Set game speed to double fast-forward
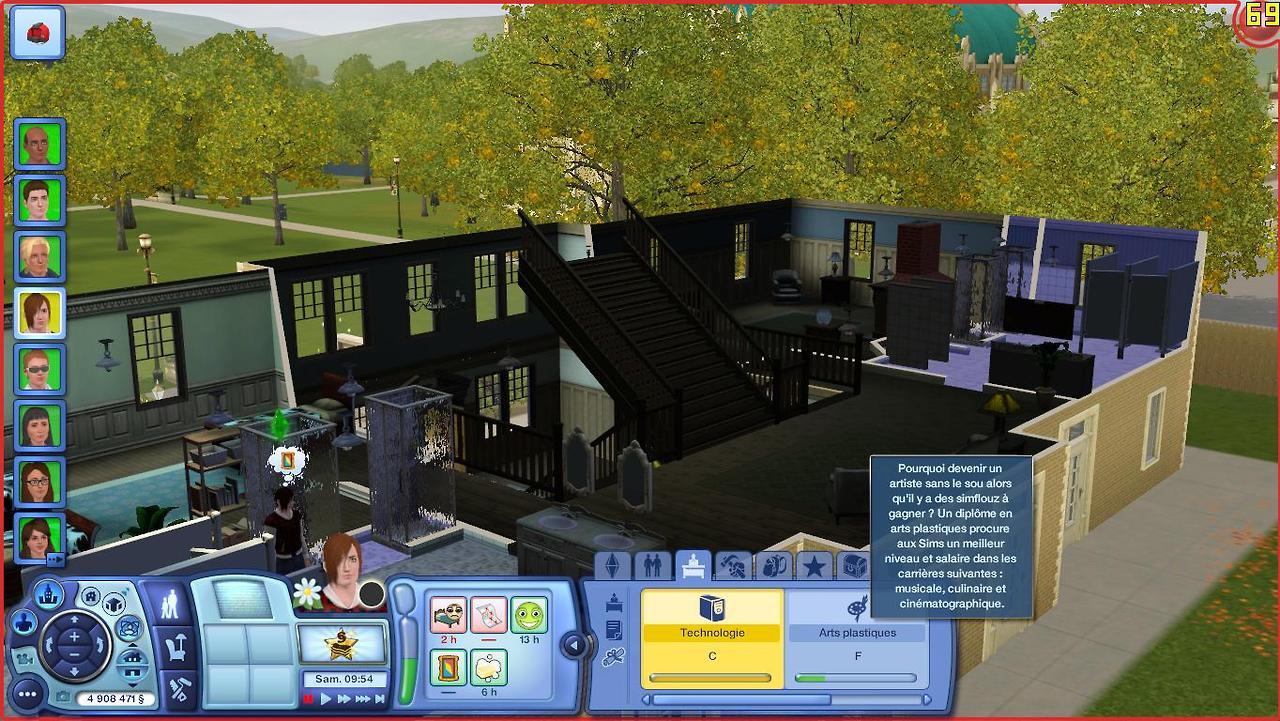The image size is (1280, 721). click(344, 699)
